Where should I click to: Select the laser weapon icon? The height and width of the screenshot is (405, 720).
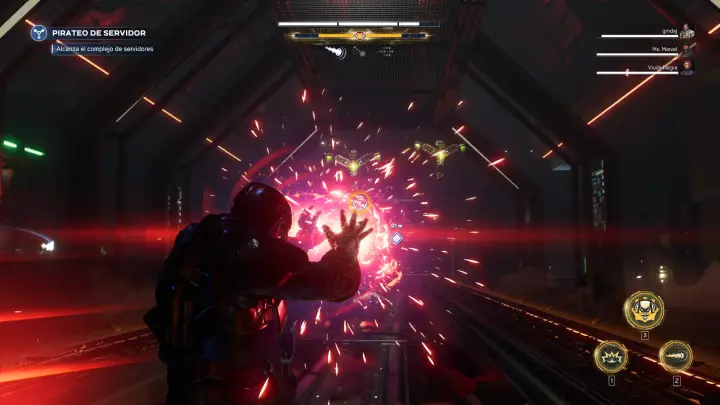(x=360, y=52)
